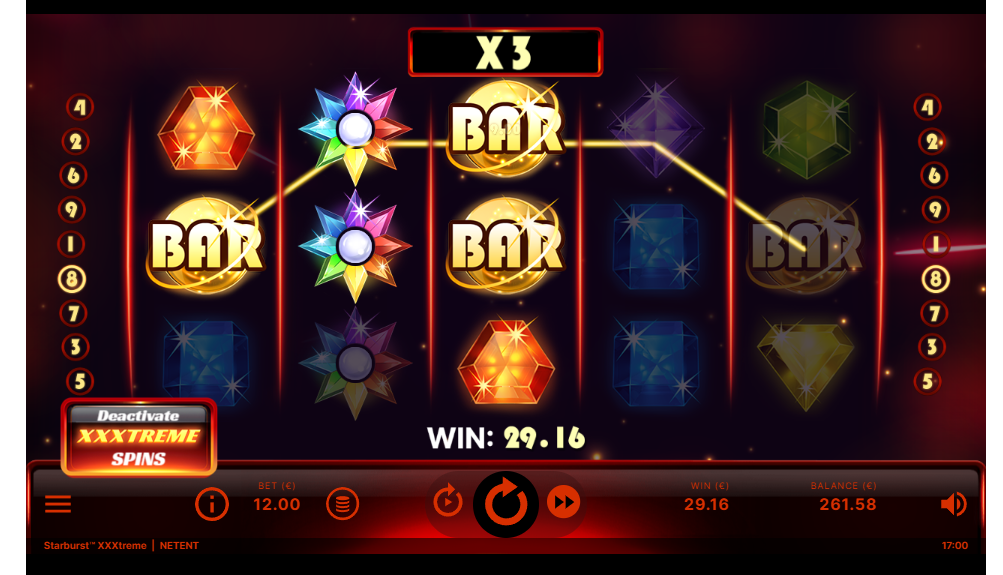Spin the reels

click(506, 503)
